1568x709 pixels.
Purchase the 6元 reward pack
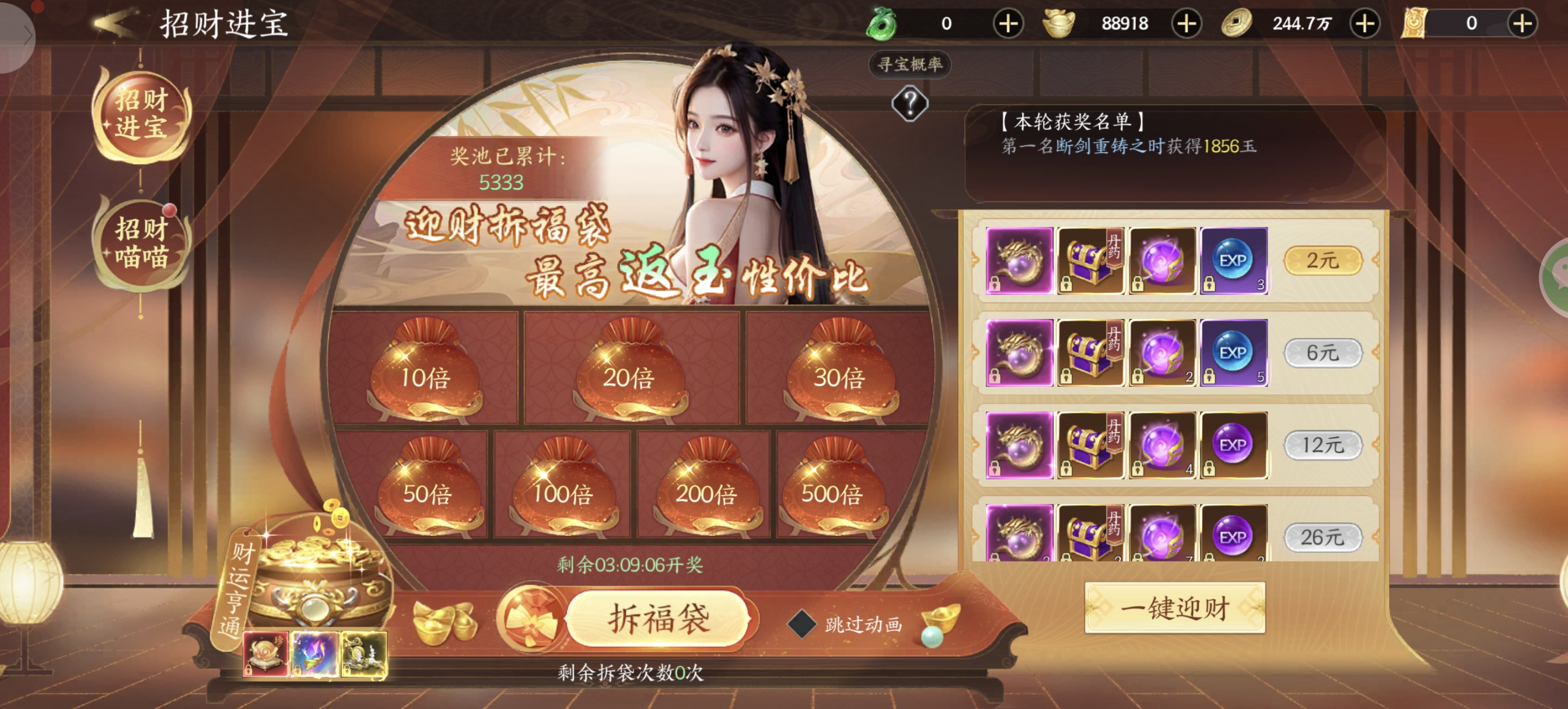point(1322,352)
